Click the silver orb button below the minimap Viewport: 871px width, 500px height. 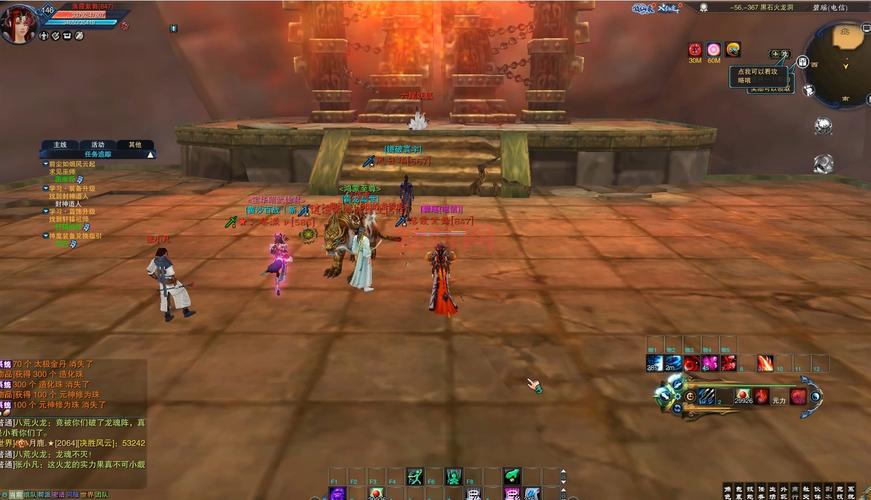823,126
